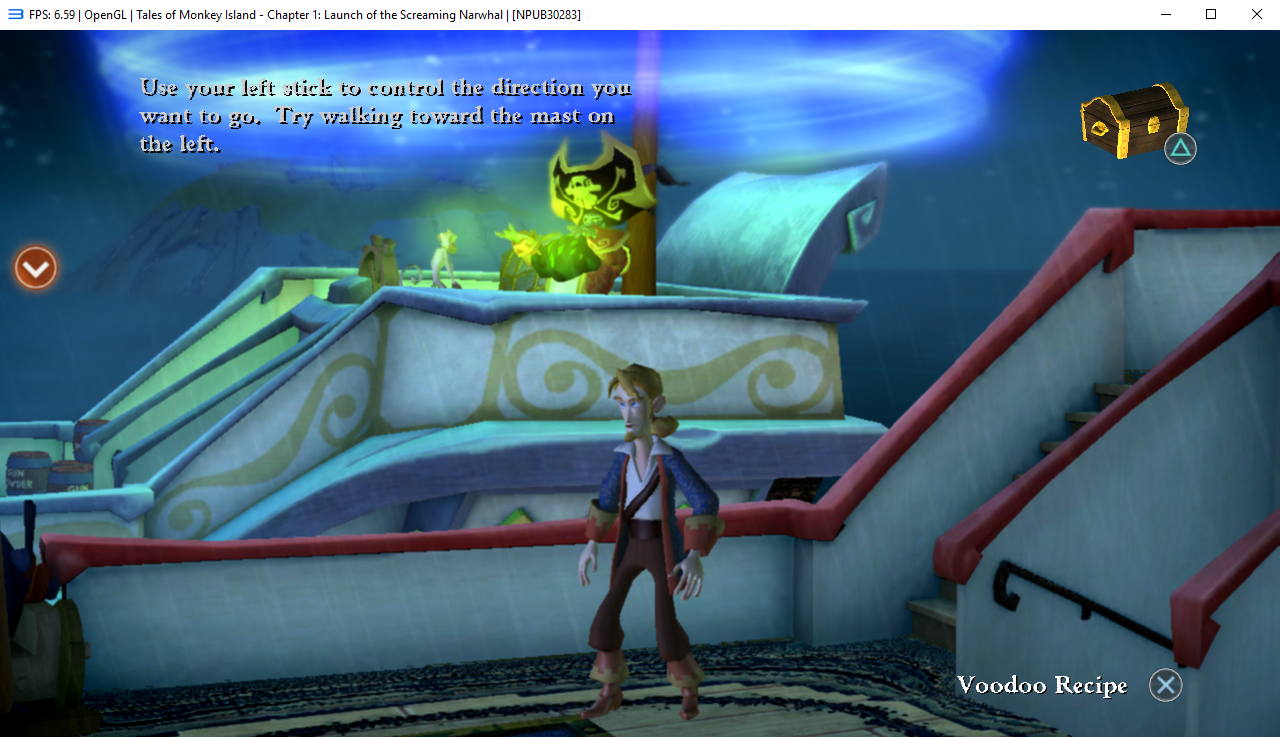
Task: Click the orange down-arrow button
Action: [x=36, y=268]
